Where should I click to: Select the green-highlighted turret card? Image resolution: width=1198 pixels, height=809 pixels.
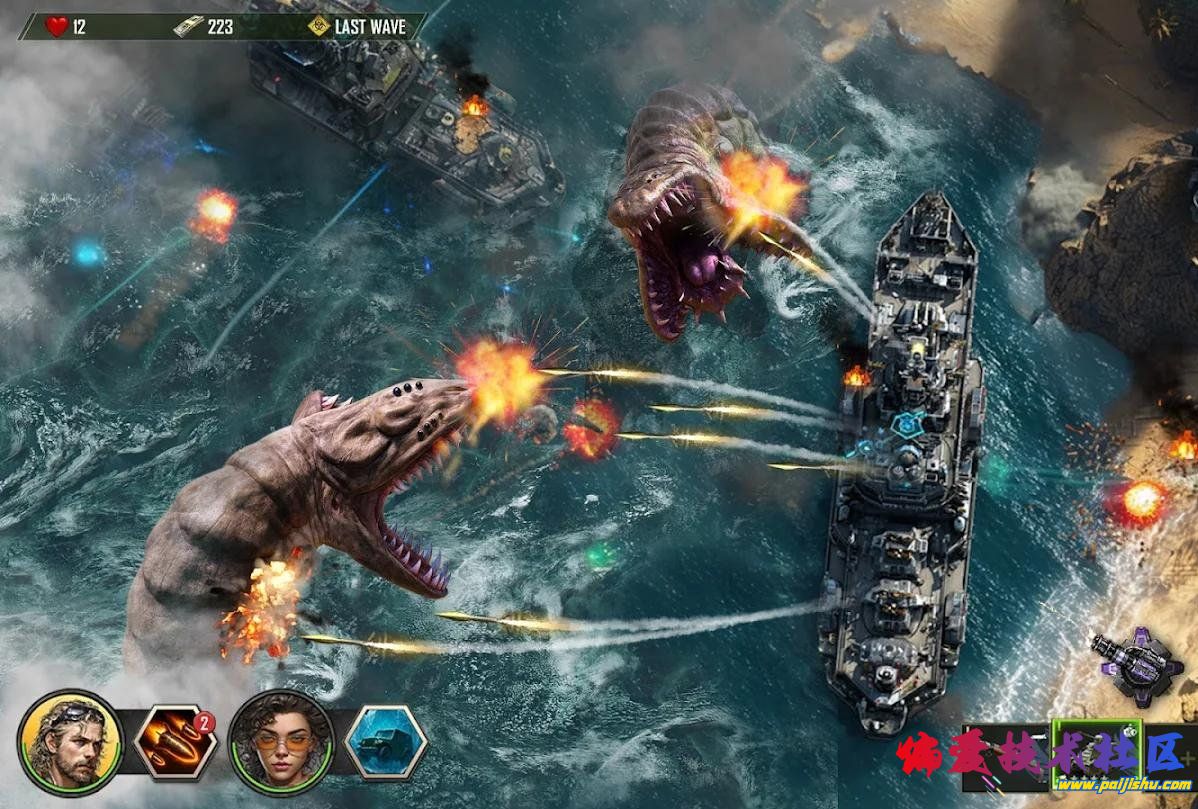point(1096,755)
